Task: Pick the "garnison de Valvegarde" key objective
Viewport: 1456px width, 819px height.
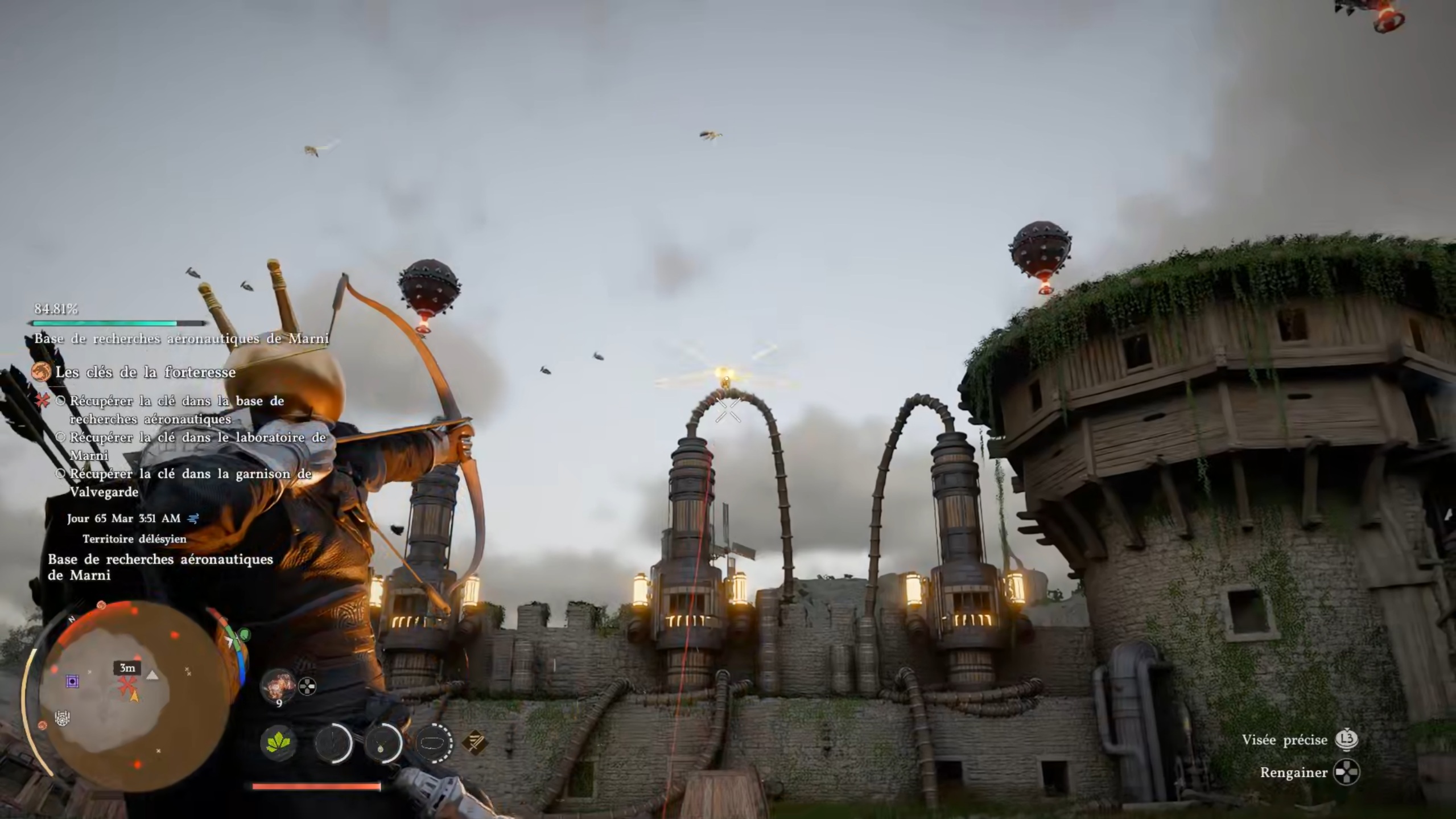Action: coord(191,483)
